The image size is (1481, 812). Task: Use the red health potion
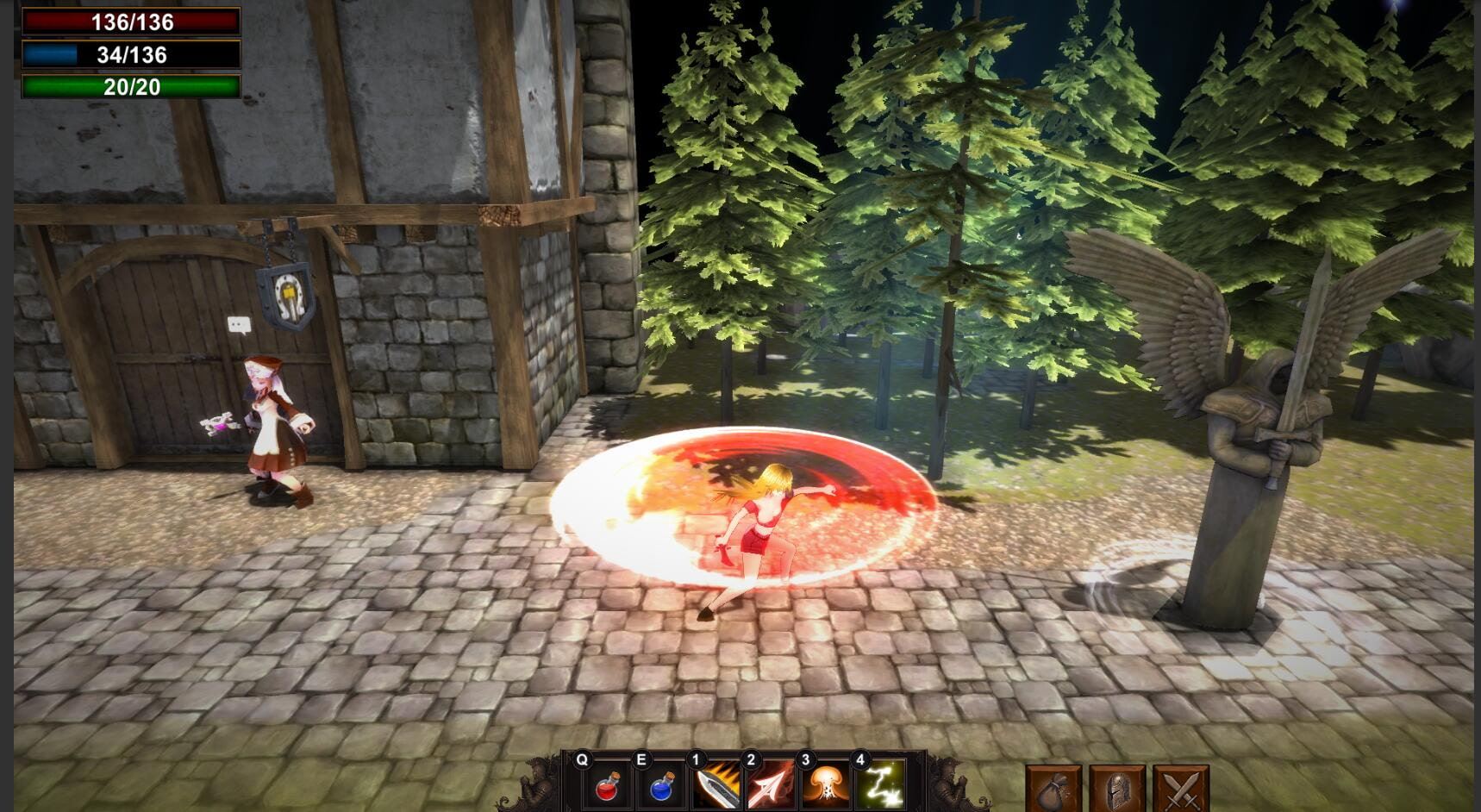click(608, 786)
